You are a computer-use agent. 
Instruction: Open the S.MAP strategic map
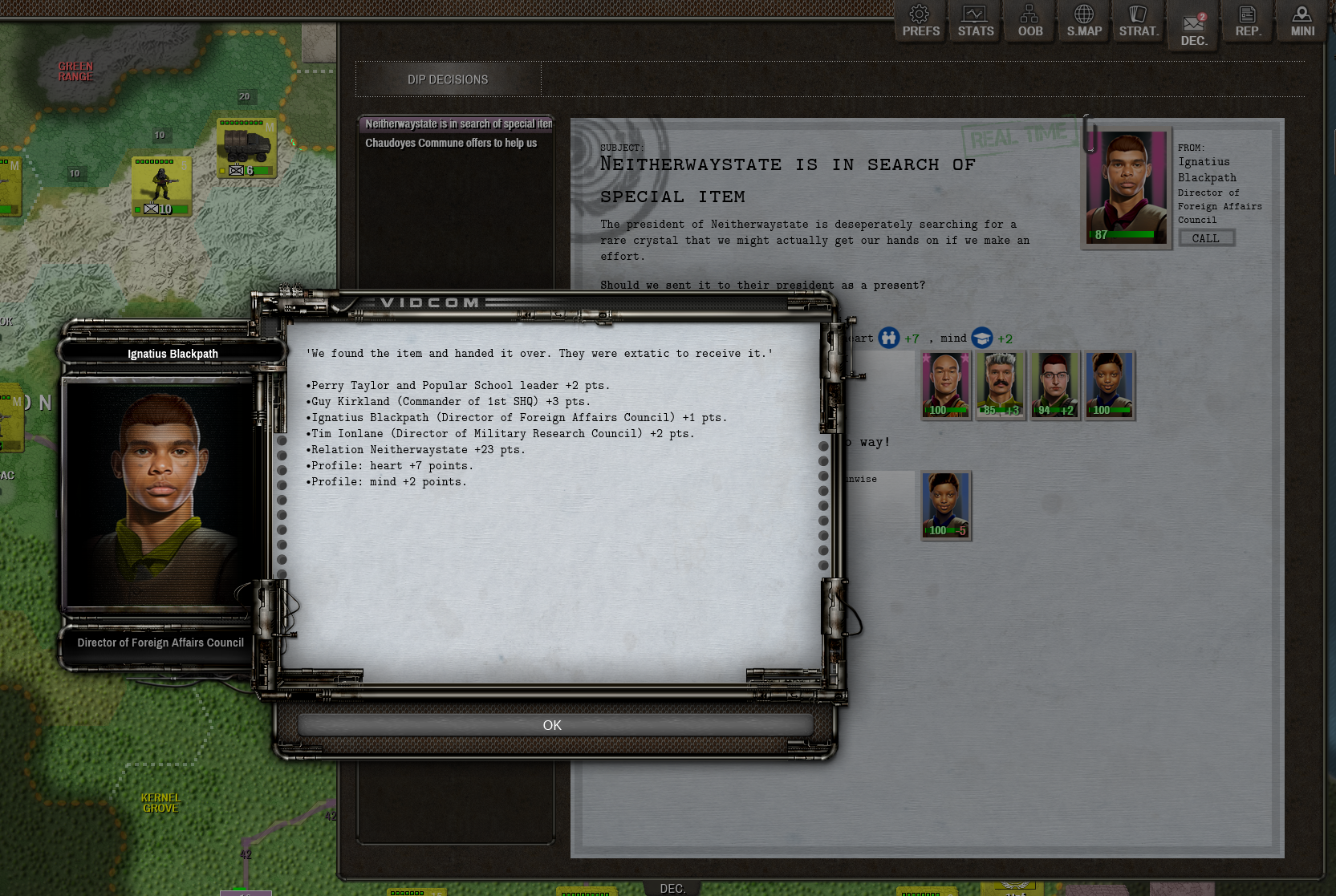[1083, 21]
